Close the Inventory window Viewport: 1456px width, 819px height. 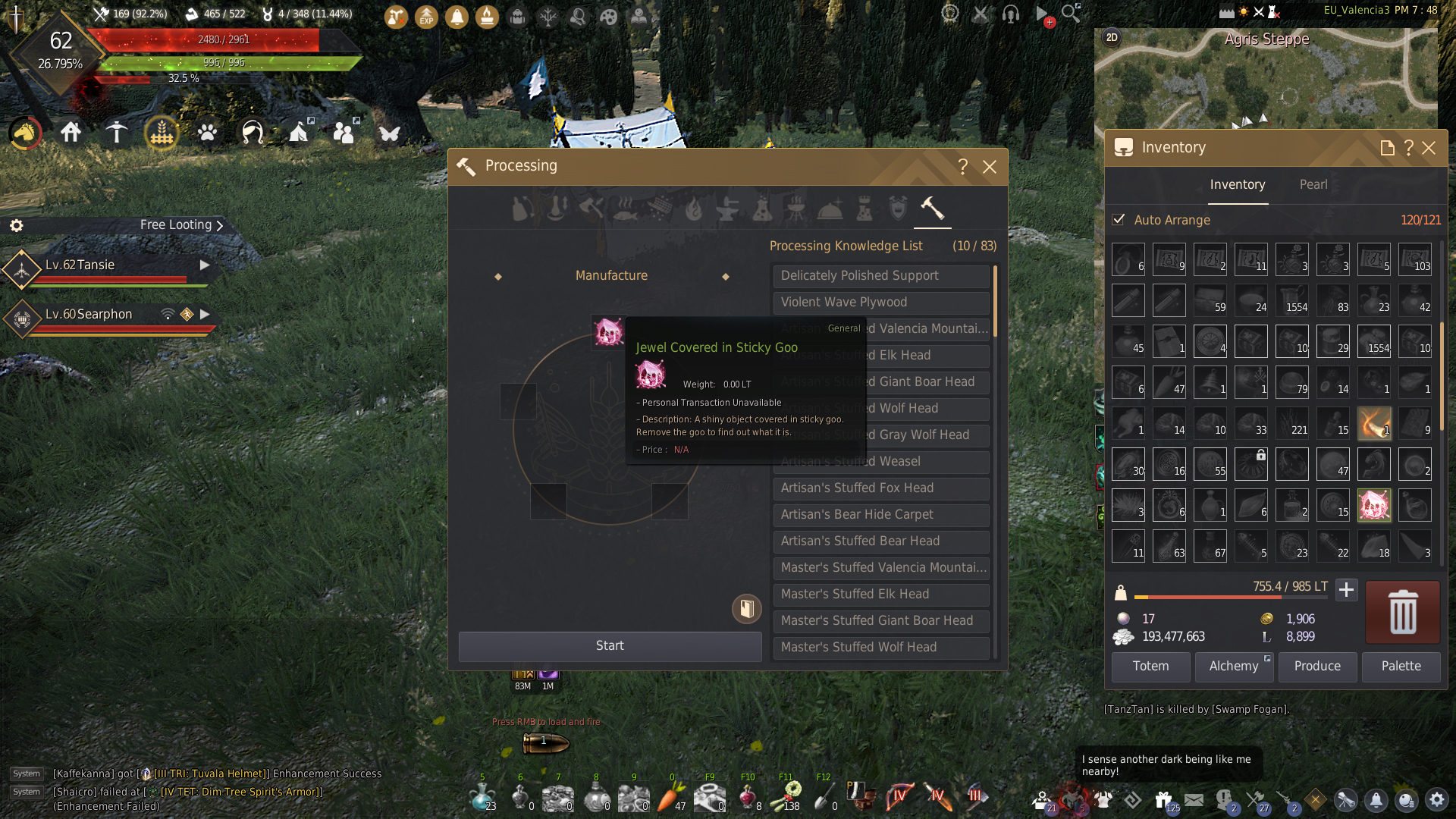pos(1429,148)
